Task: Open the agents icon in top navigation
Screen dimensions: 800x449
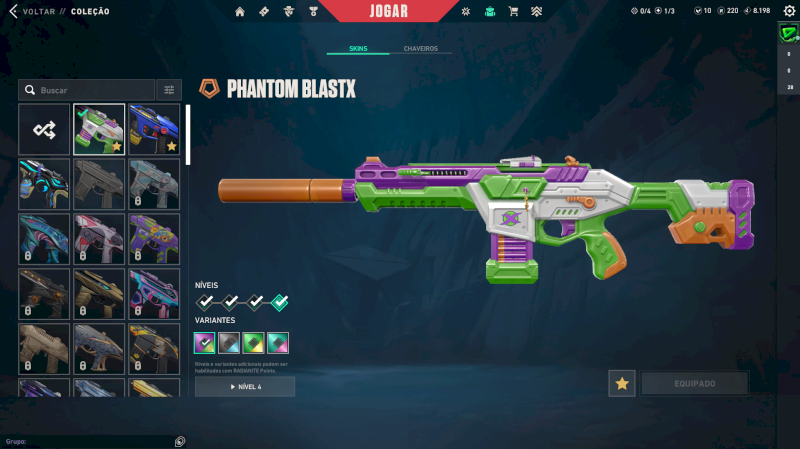Action: [288, 11]
